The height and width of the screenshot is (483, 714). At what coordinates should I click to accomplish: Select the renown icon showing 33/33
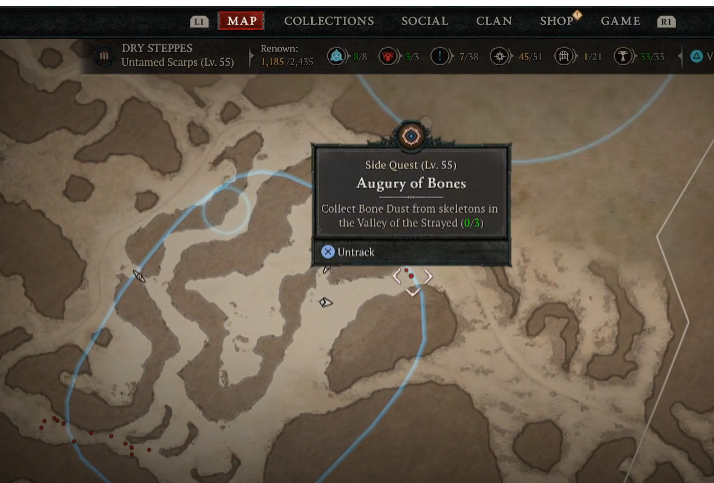pyautogui.click(x=623, y=57)
